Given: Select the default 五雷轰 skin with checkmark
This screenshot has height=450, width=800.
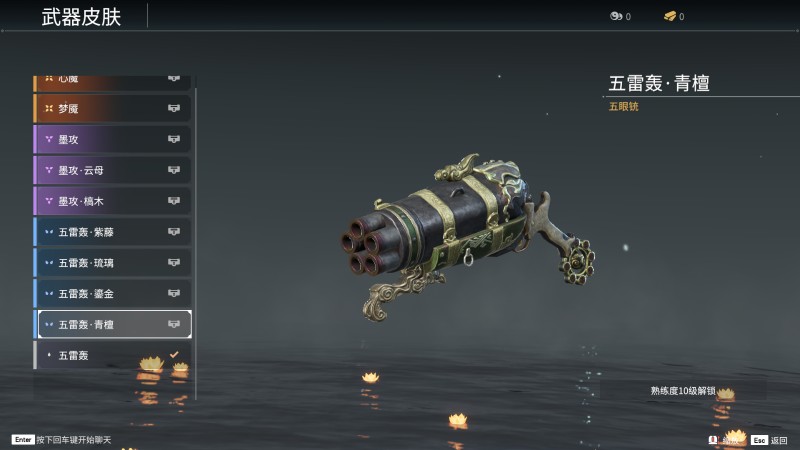Looking at the screenshot, I should (112, 355).
